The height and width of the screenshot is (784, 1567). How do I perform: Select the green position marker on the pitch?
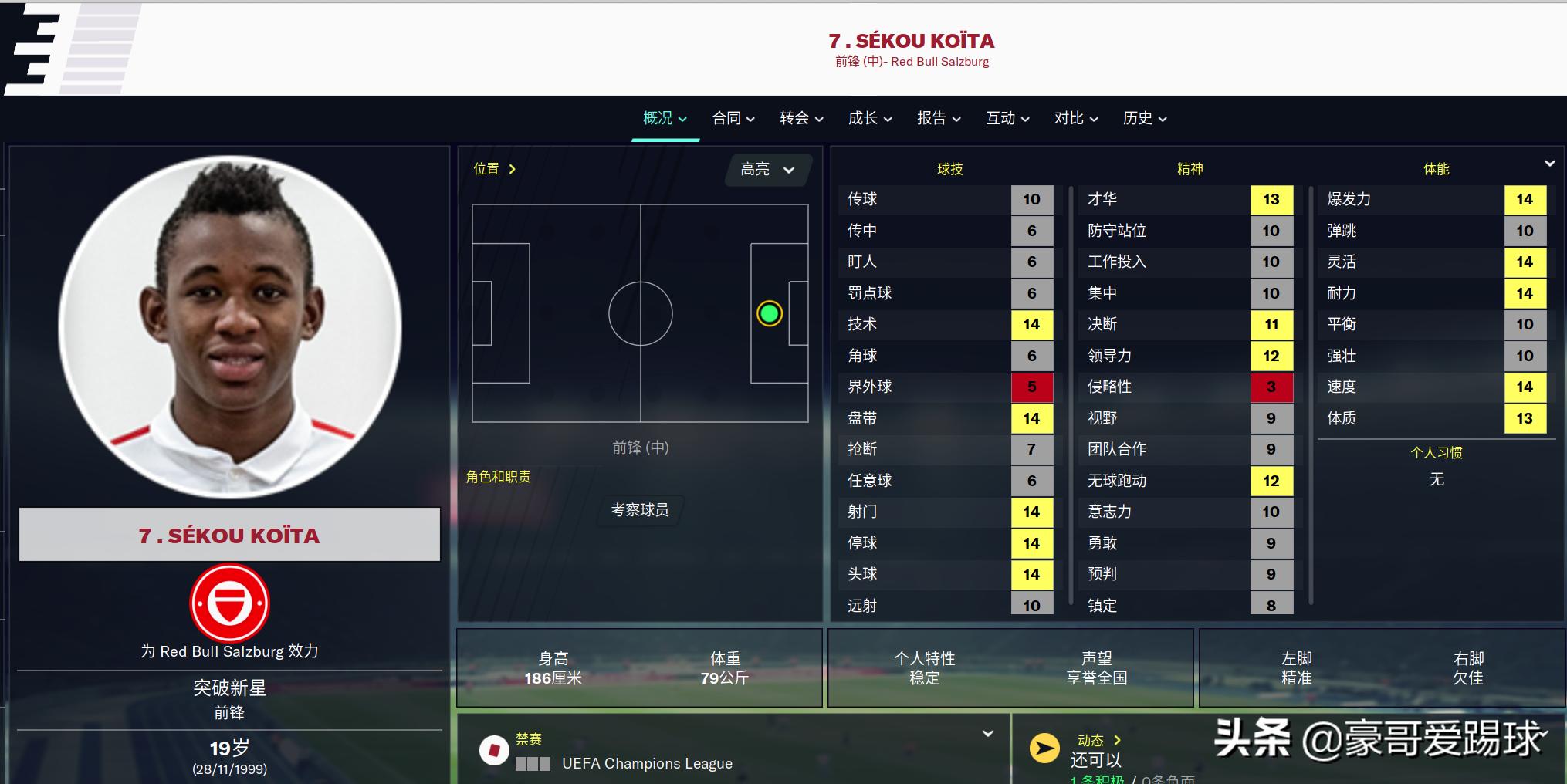pos(769,314)
